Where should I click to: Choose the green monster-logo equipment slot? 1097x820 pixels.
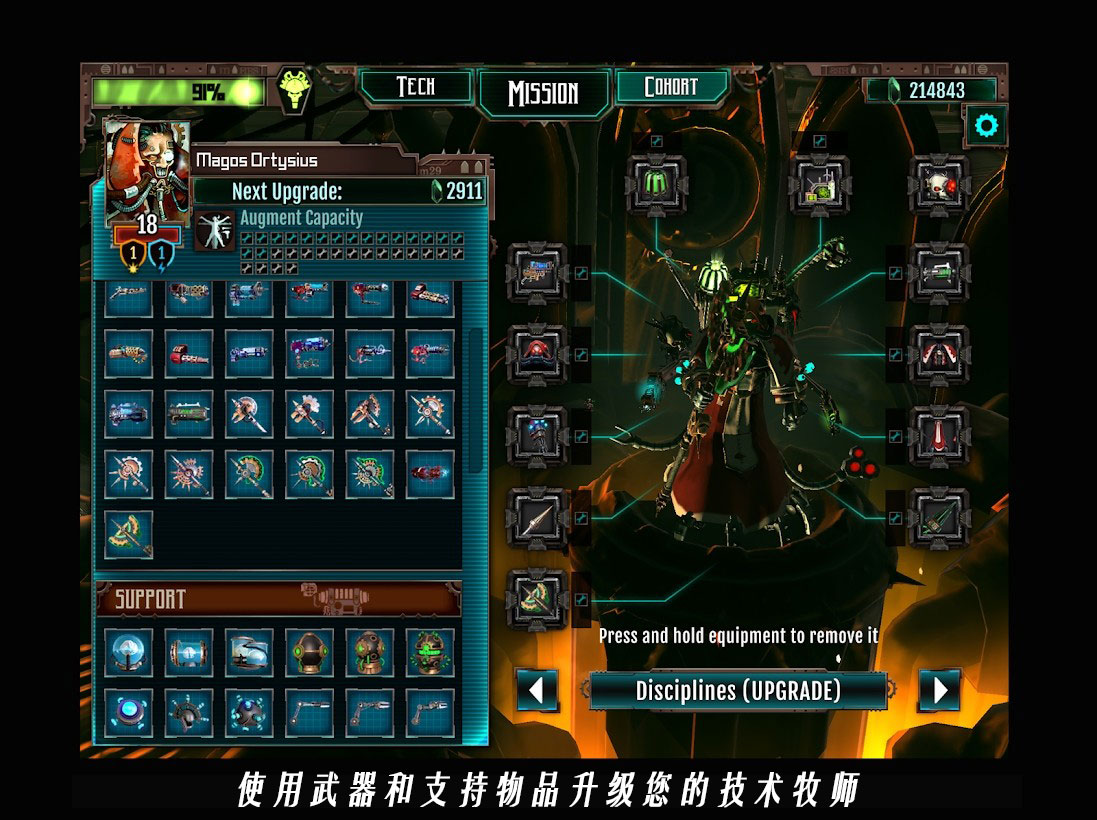coord(656,183)
